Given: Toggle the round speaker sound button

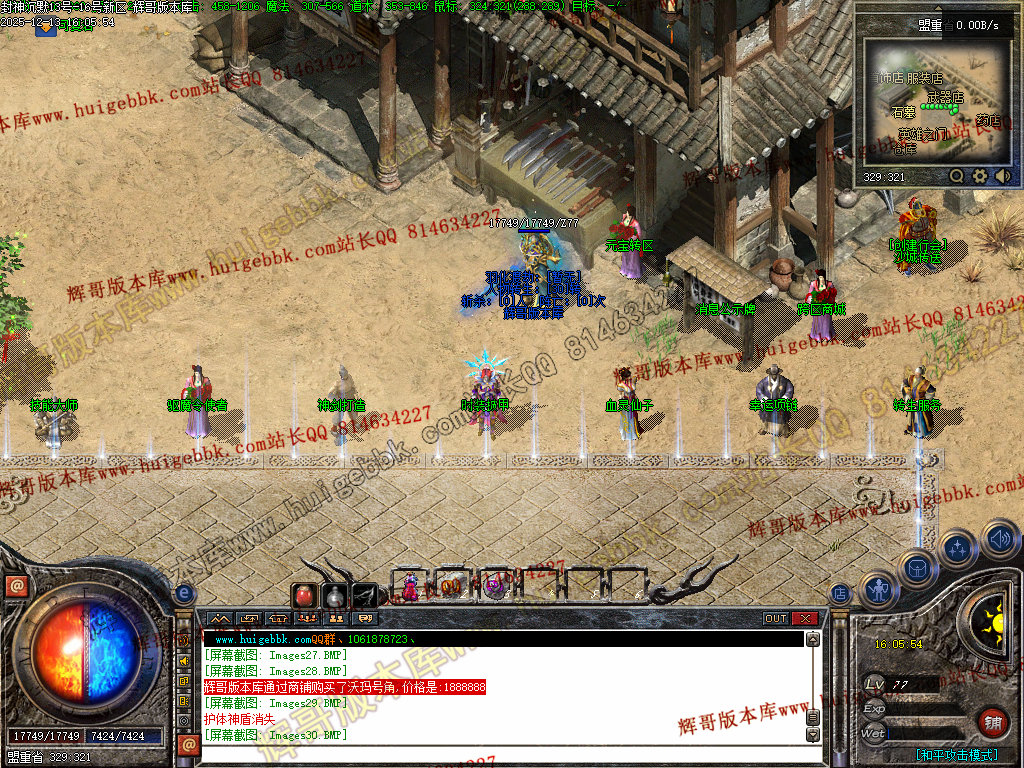Looking at the screenshot, I should [x=999, y=540].
